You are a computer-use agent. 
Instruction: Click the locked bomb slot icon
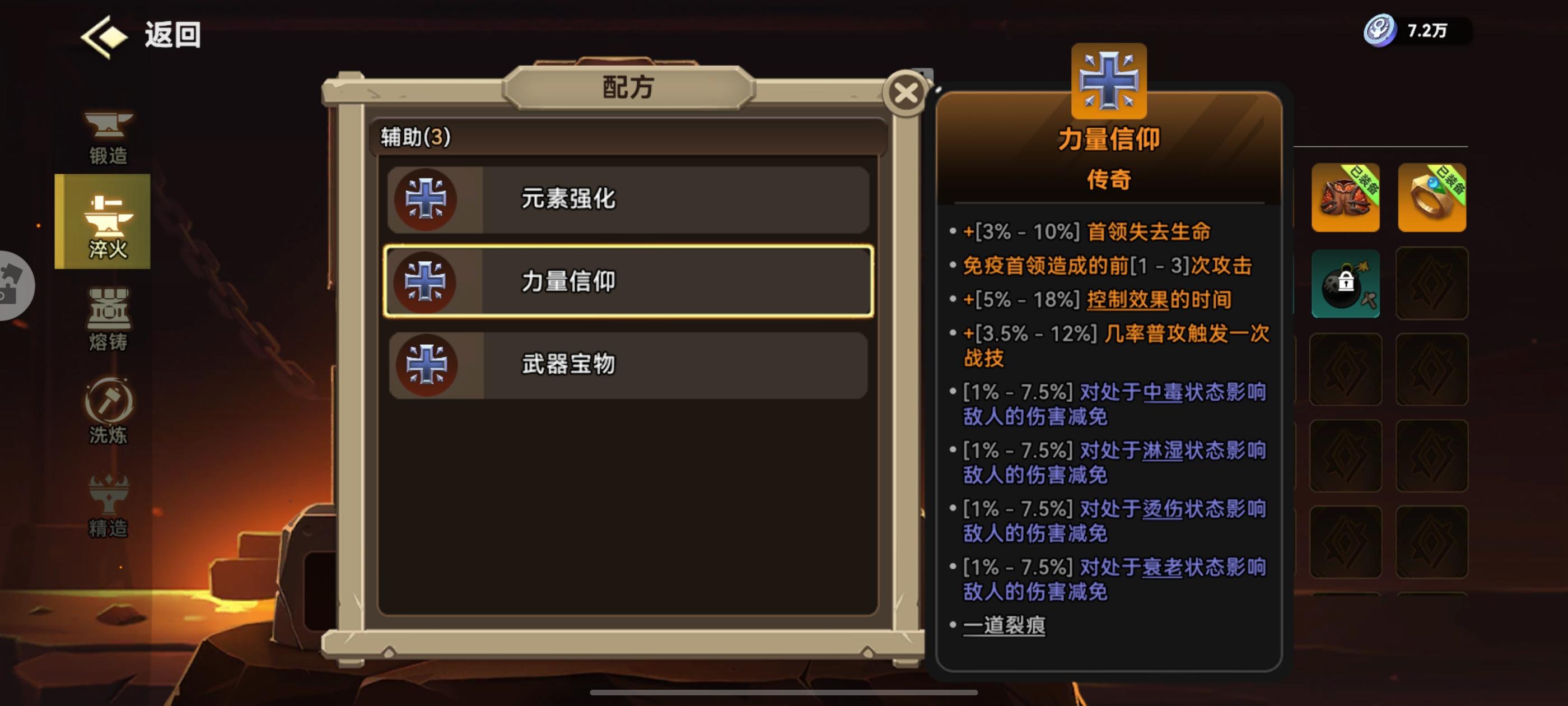pos(1346,285)
